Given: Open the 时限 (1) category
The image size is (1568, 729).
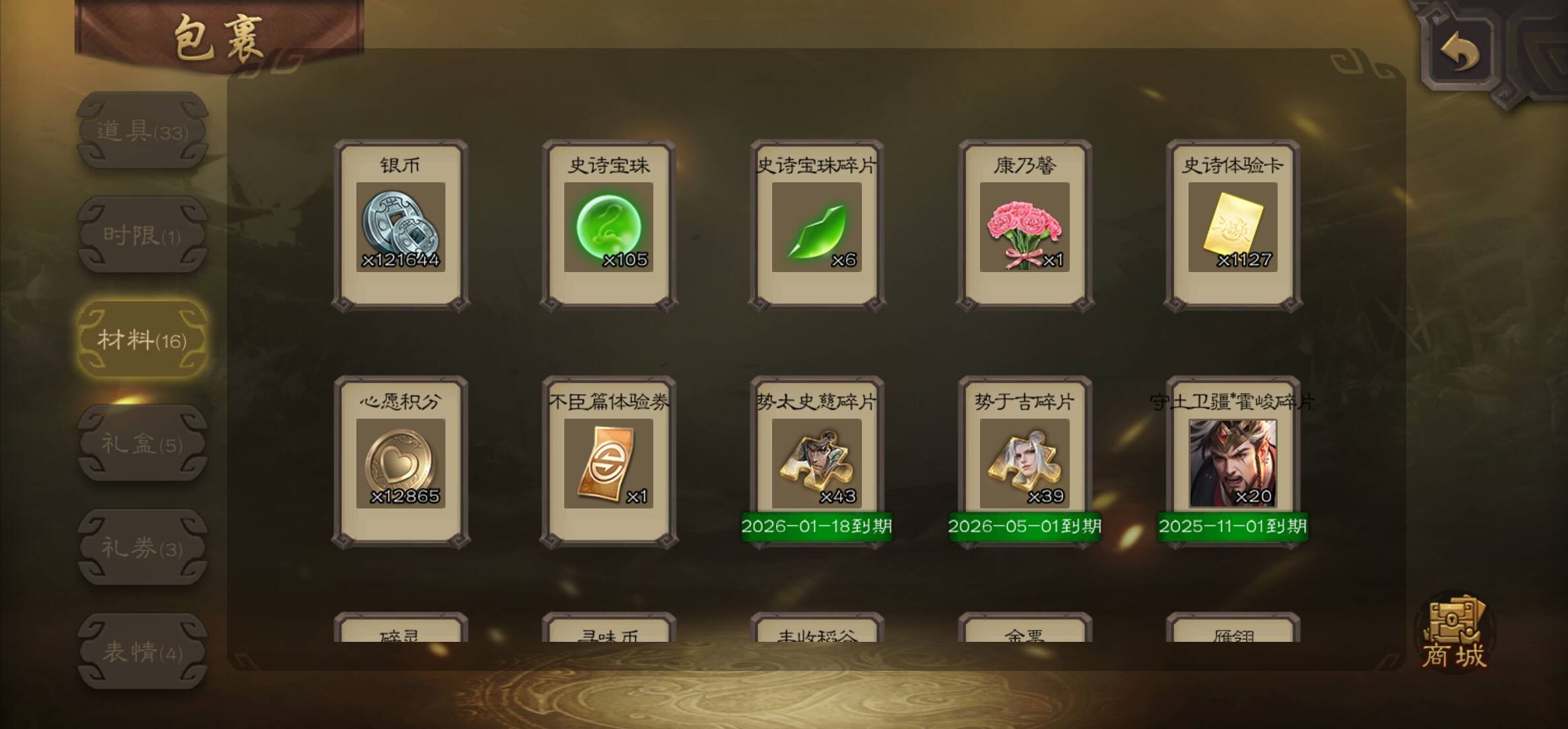Looking at the screenshot, I should click(143, 235).
